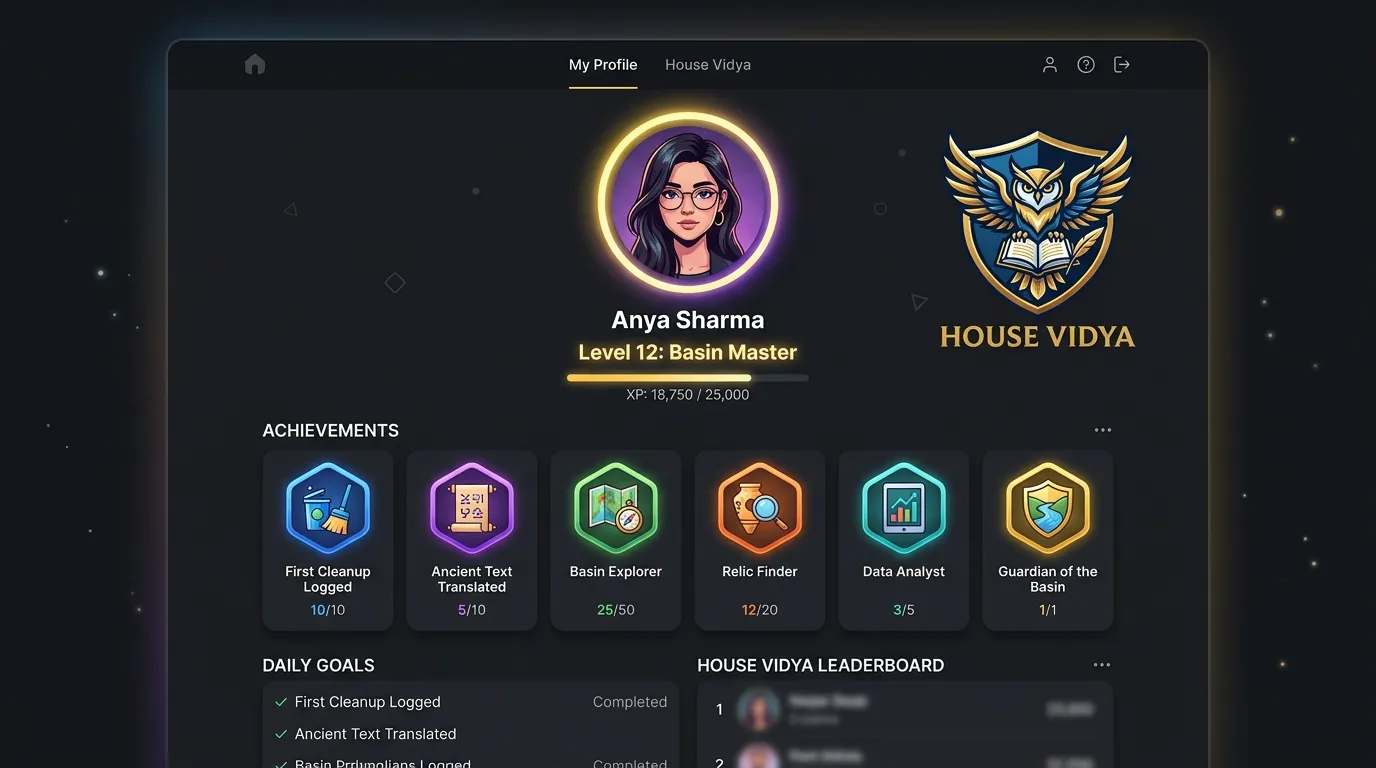Click Anya Sharma's avatar picture
The image size is (1376, 768).
pyautogui.click(x=687, y=201)
